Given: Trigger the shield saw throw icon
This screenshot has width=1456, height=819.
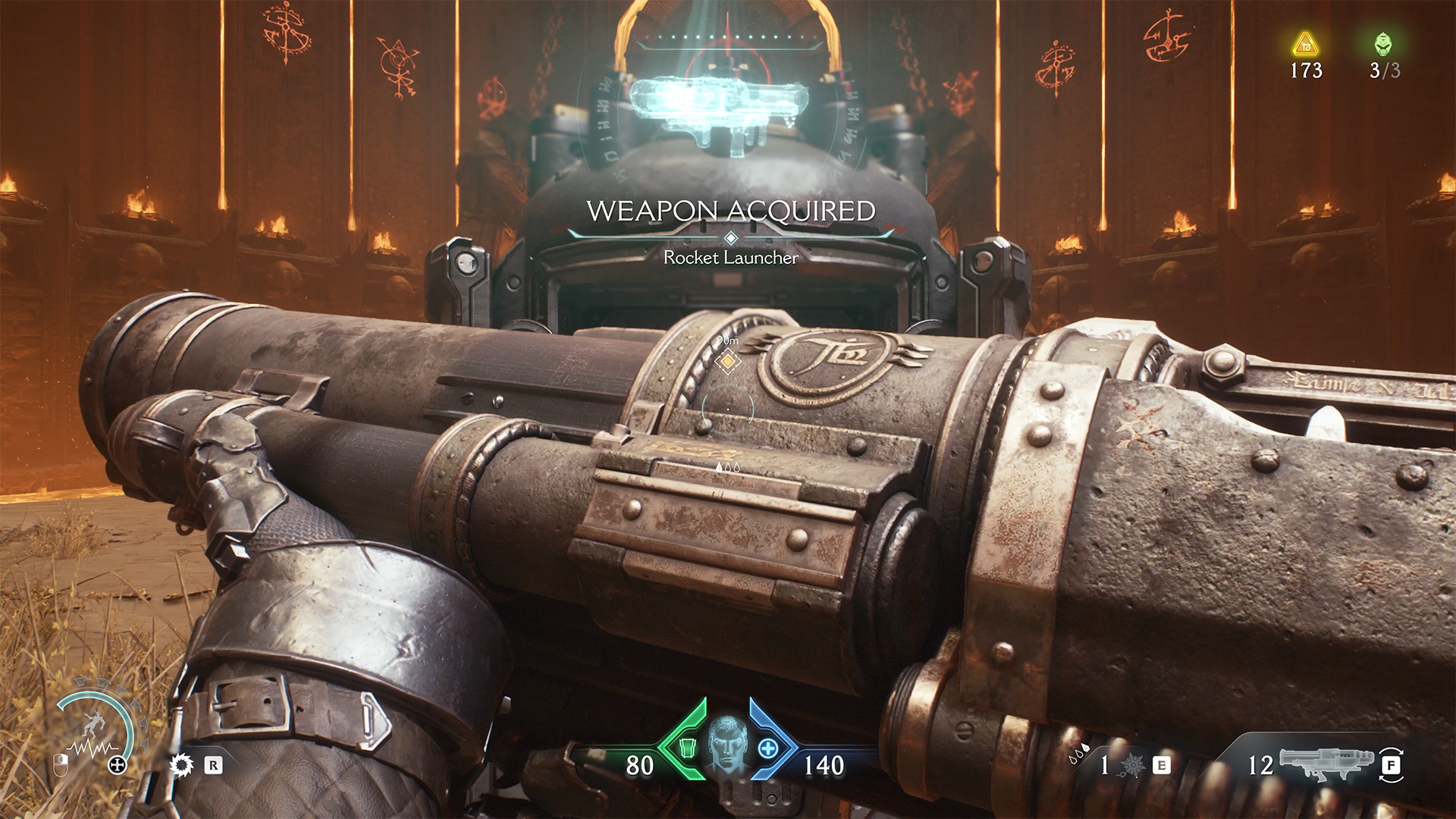Looking at the screenshot, I should tap(181, 765).
